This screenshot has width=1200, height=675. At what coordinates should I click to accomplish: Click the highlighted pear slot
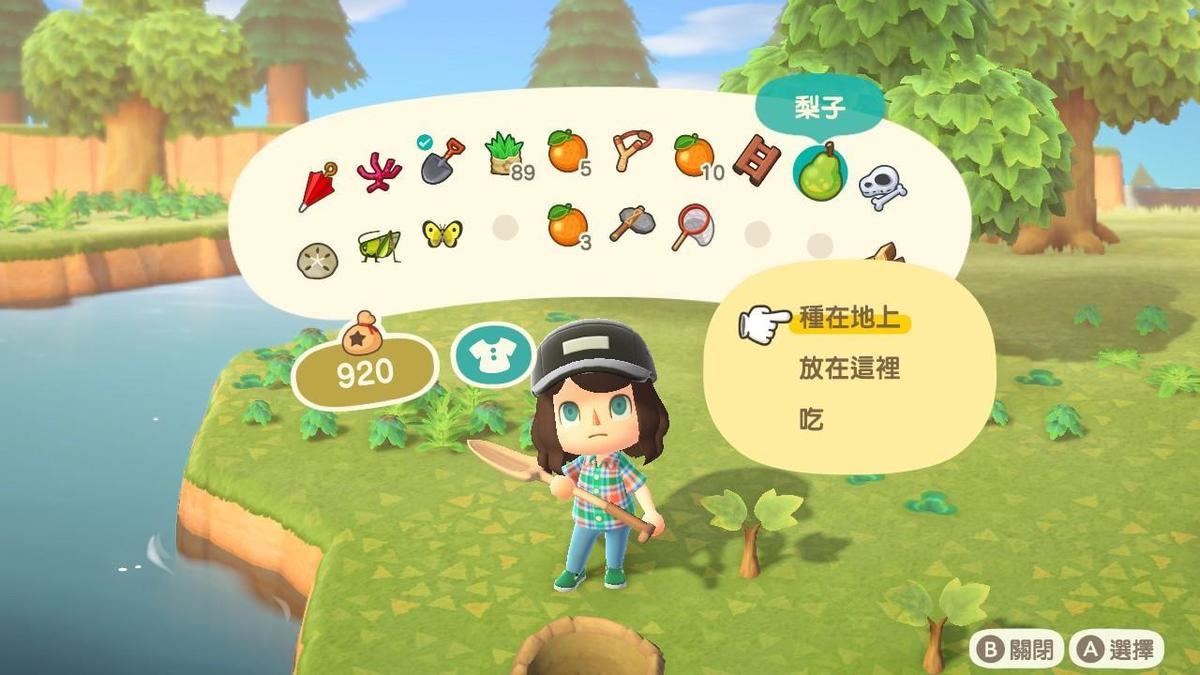pyautogui.click(x=819, y=170)
